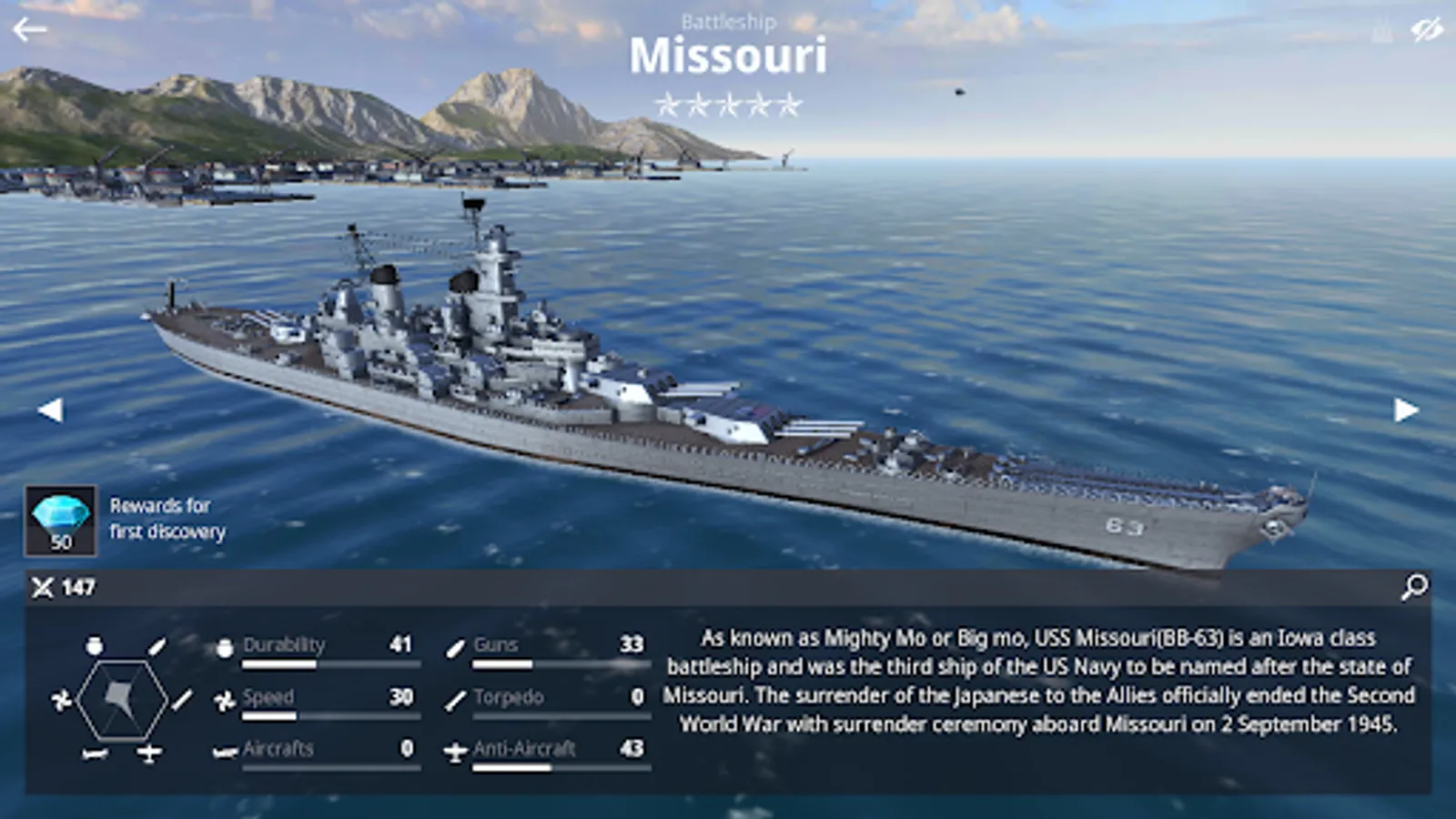This screenshot has height=819, width=1456.
Task: Click the hexagonal ship stats chart
Action: click(122, 700)
